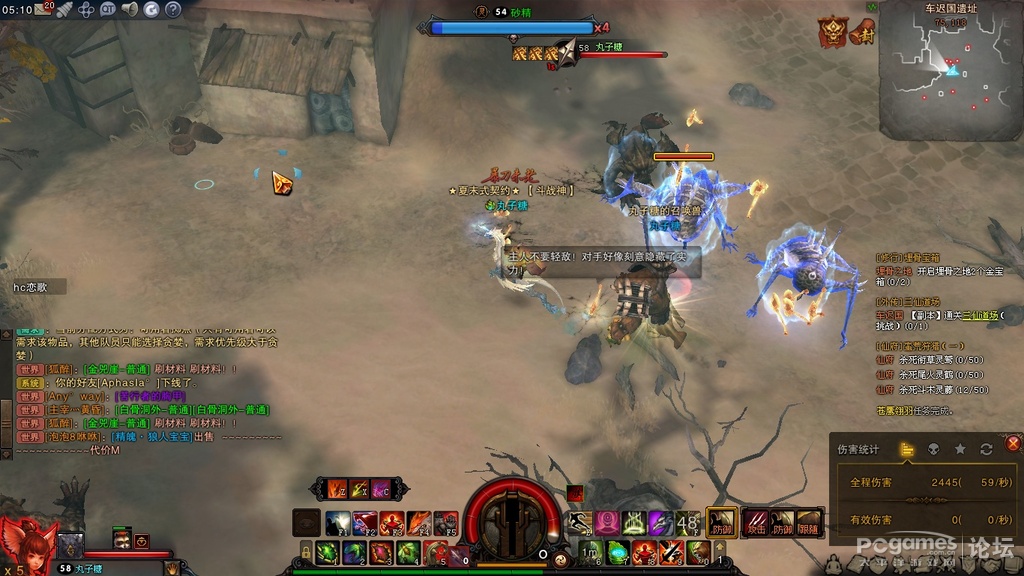The width and height of the screenshot is (1024, 576).
Task: Click the QT voice chat icon
Action: coord(107,9)
